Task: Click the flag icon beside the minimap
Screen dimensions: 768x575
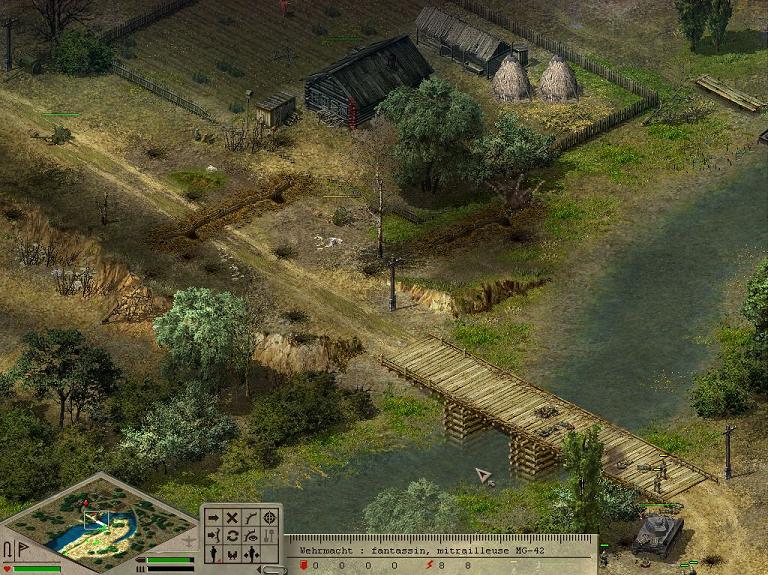Action: (x=22, y=551)
